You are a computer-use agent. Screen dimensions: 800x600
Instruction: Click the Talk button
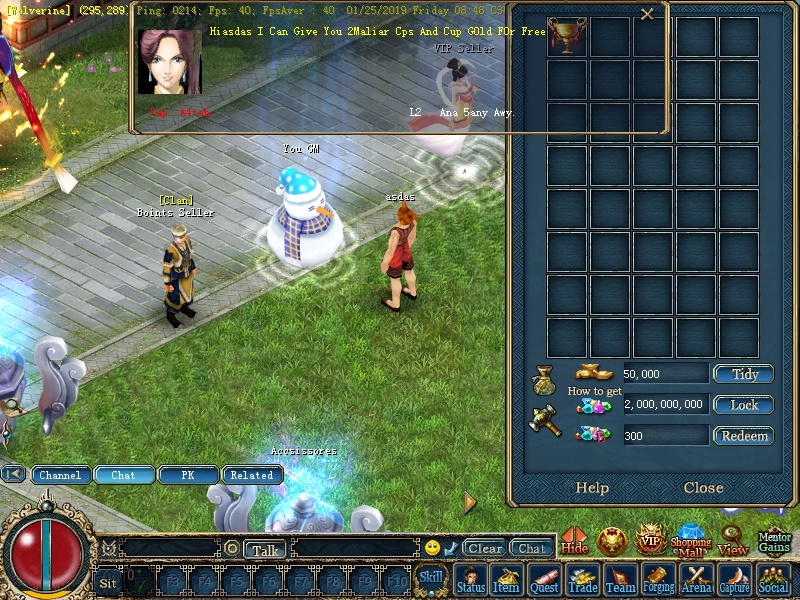point(265,549)
